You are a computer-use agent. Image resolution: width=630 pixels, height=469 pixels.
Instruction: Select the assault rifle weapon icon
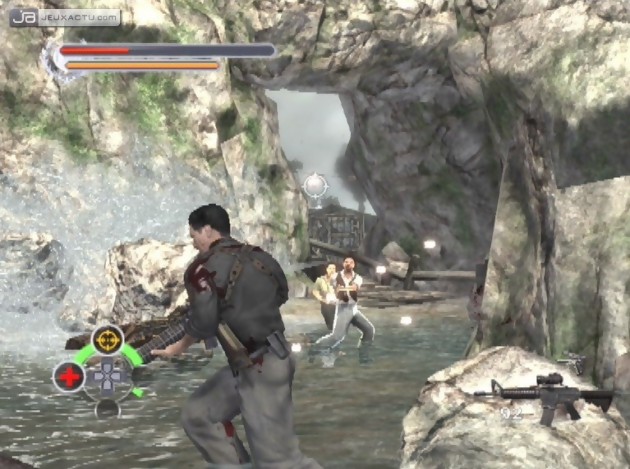(x=544, y=393)
